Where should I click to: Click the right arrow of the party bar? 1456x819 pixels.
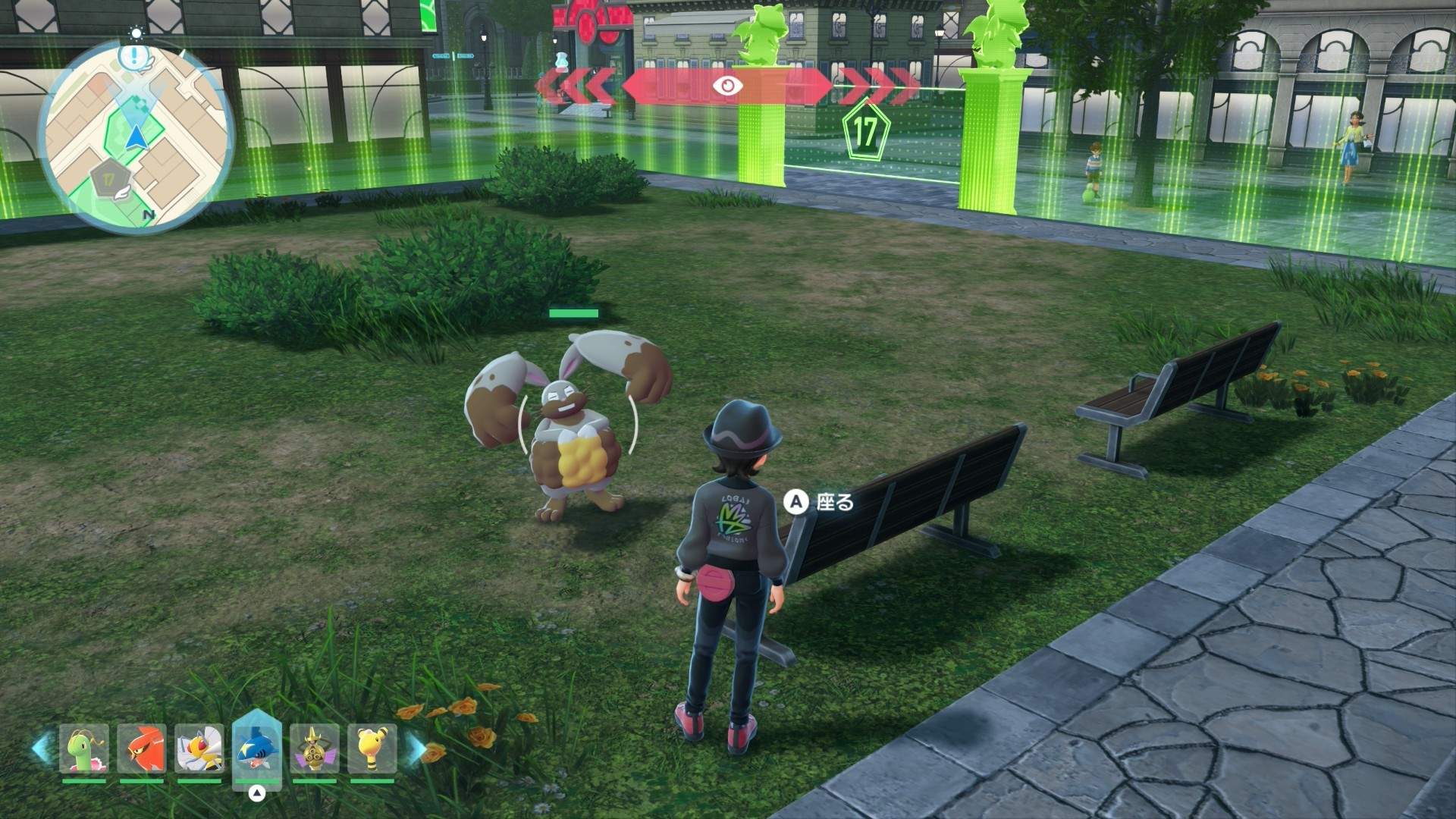[416, 748]
